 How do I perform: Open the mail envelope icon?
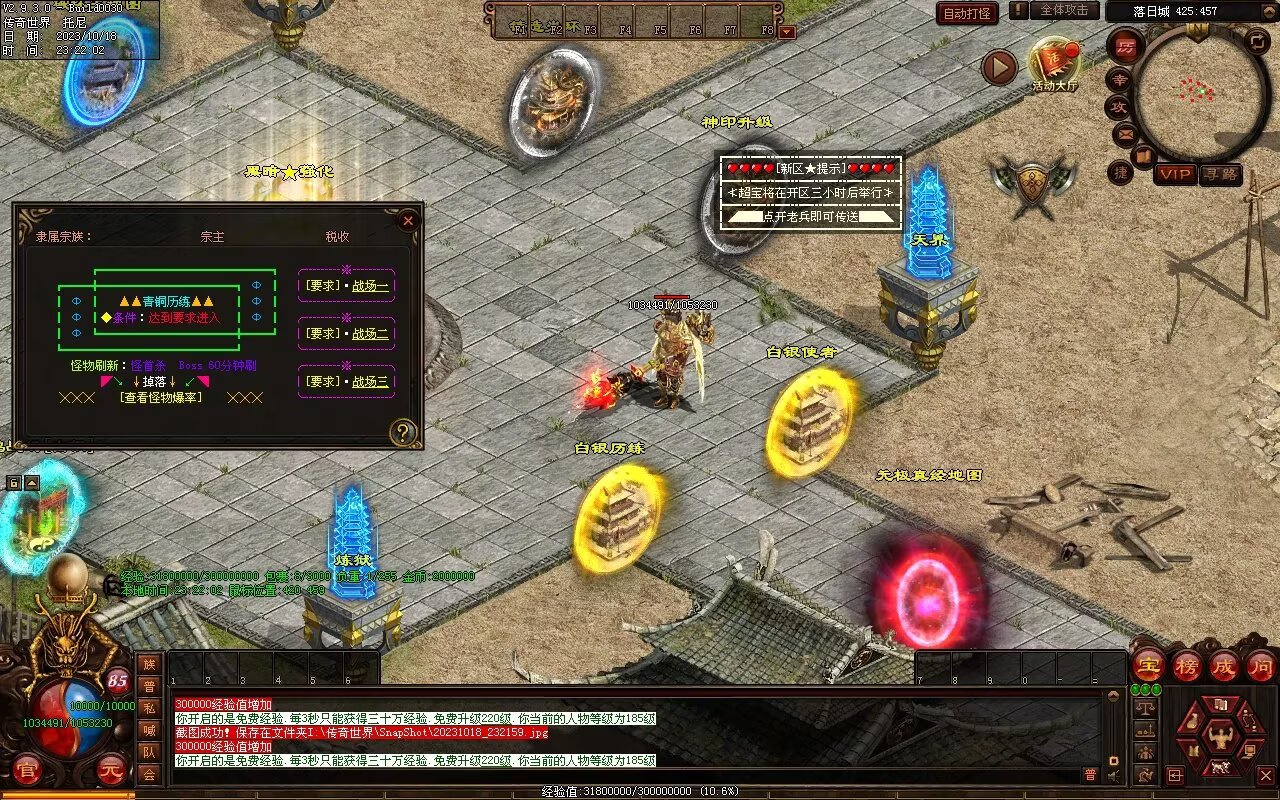click(x=1125, y=132)
